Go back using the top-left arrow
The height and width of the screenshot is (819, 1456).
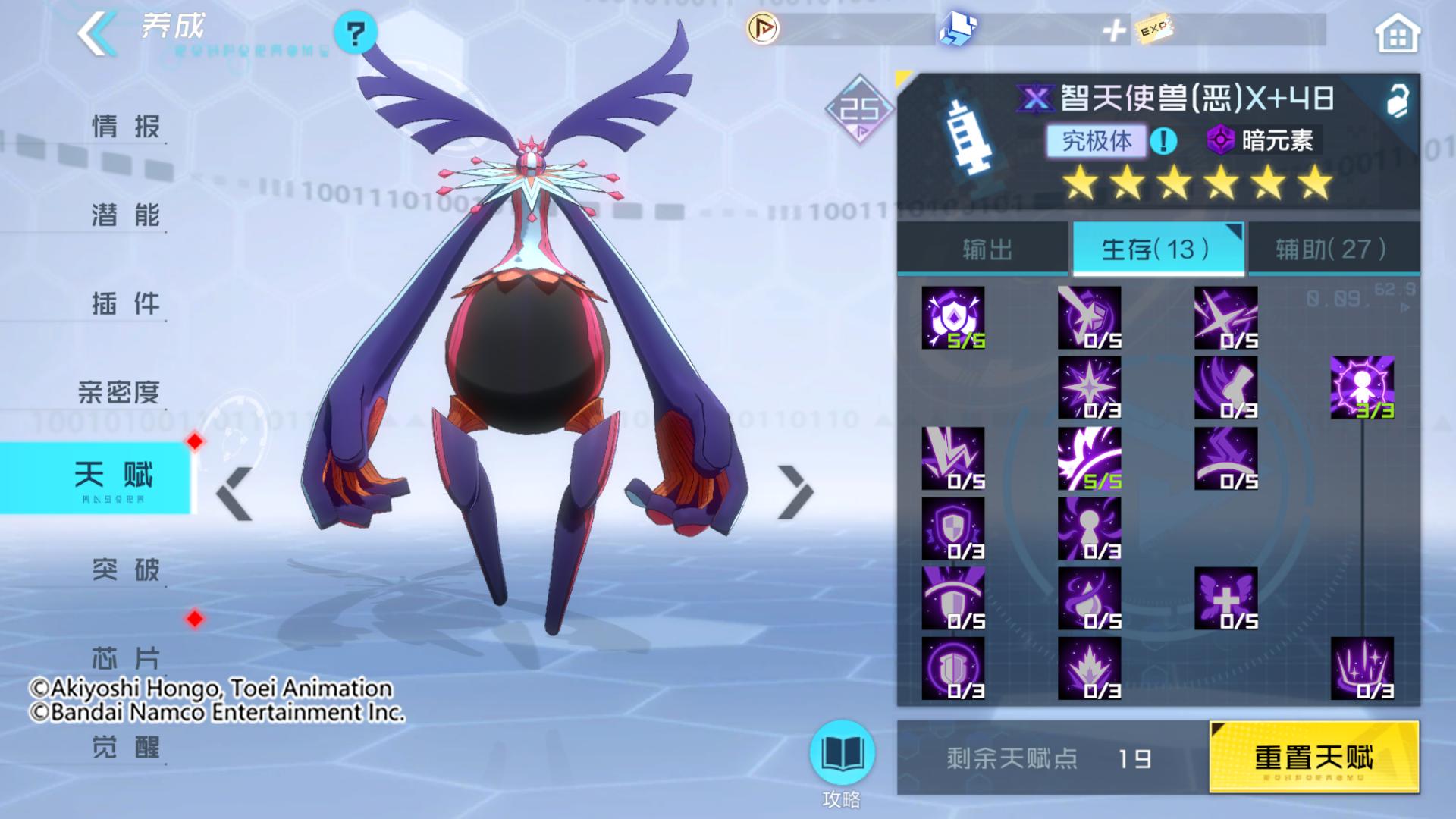pyautogui.click(x=97, y=32)
